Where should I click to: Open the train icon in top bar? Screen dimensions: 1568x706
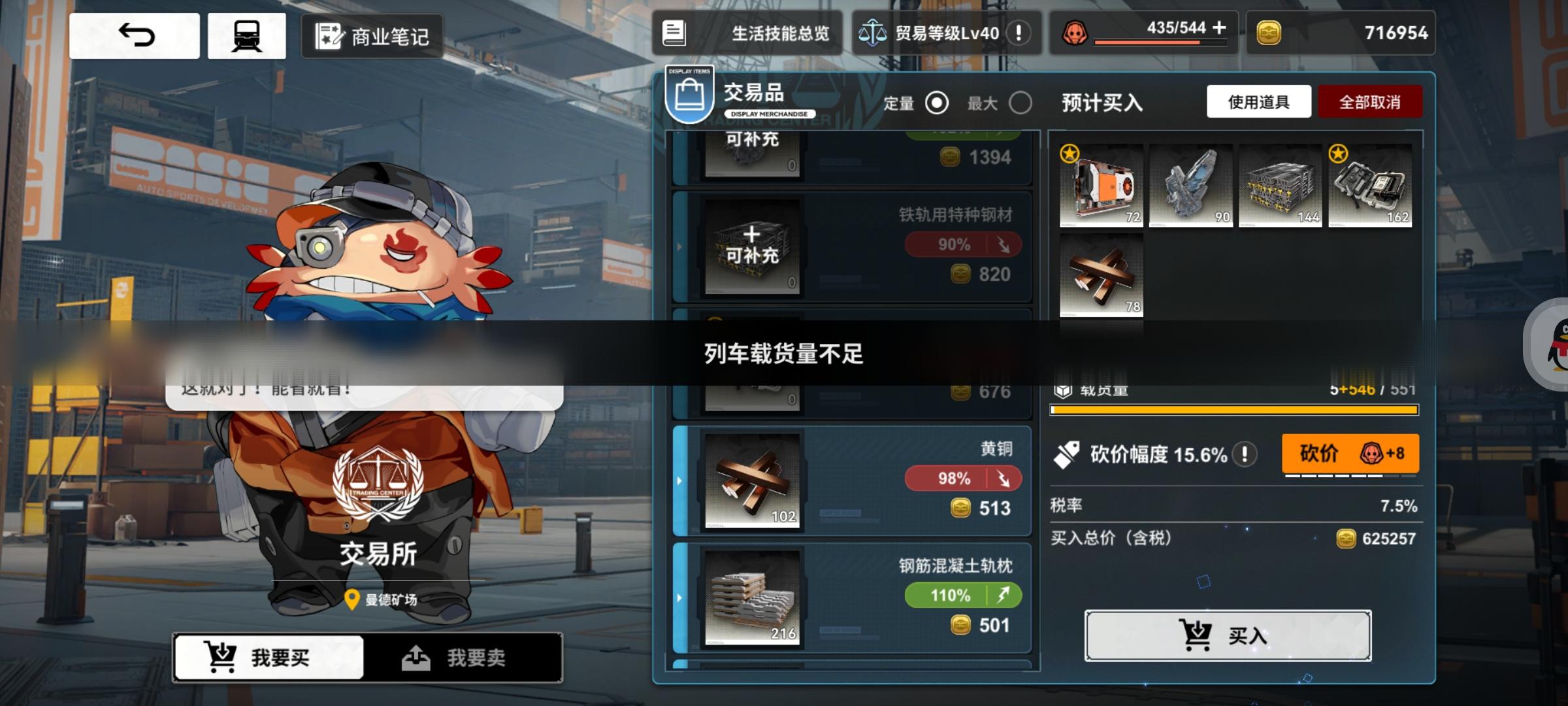(247, 35)
